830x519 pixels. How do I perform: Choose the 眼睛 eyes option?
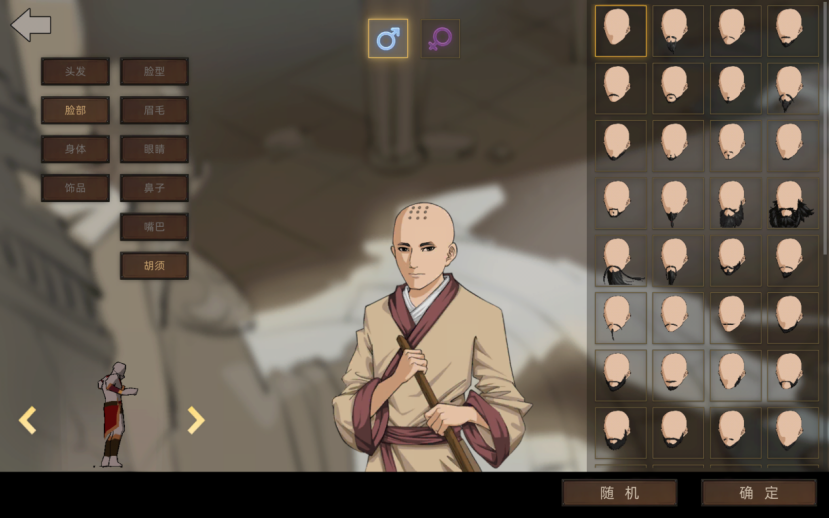[x=154, y=149]
